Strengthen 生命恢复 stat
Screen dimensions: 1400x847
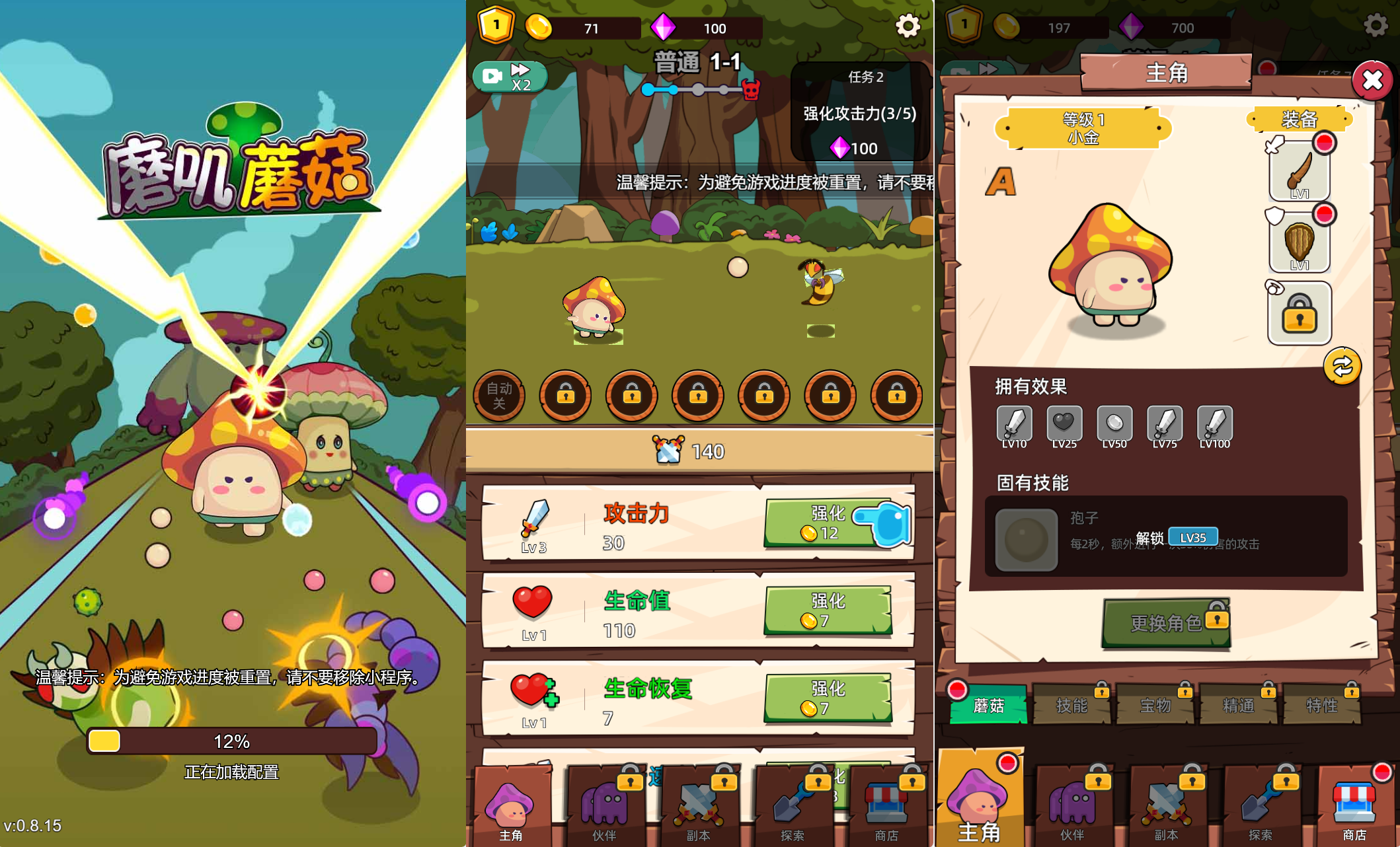828,698
